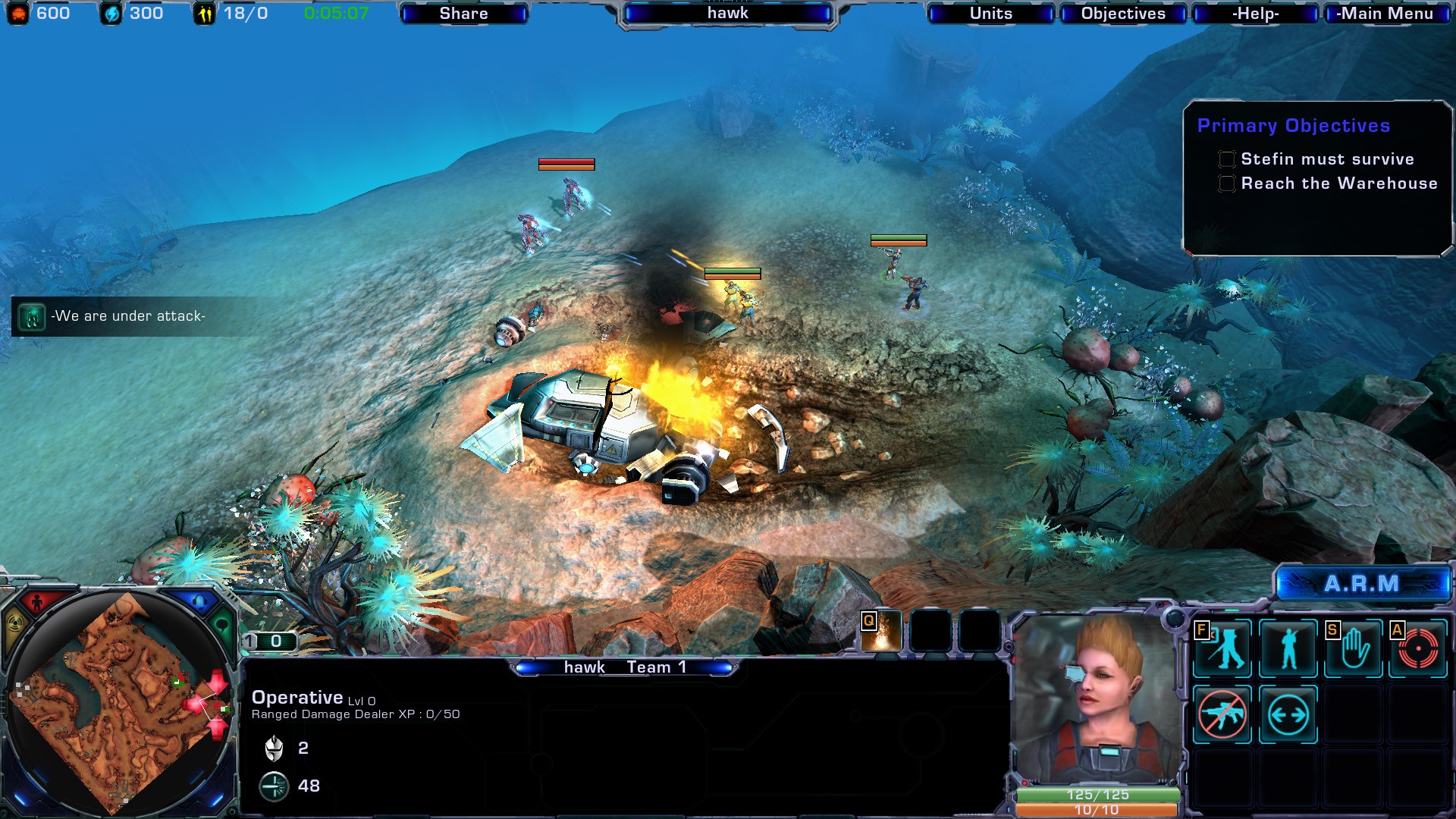Activate the Hold Position hand ability
The image size is (1456, 819).
click(x=1354, y=648)
